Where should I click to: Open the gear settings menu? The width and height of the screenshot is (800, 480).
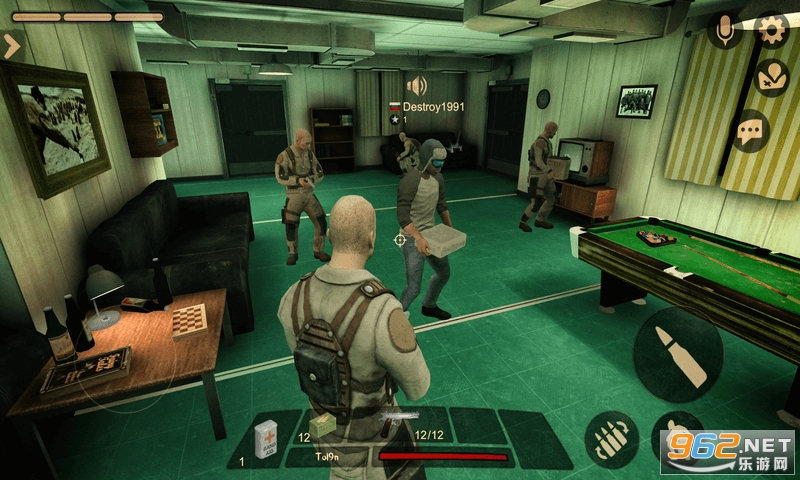coord(771,30)
